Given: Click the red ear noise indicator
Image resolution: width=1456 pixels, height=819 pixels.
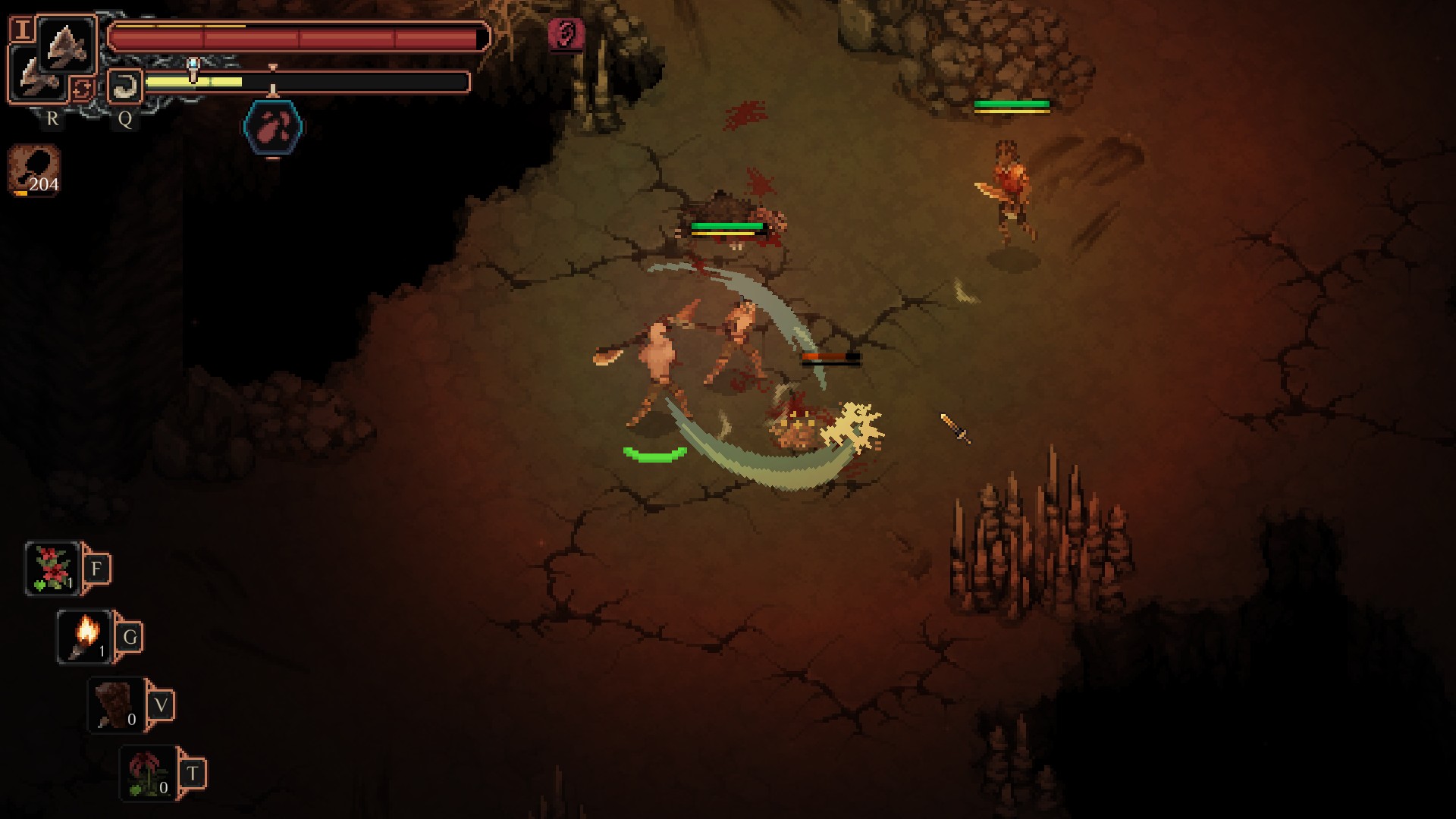Looking at the screenshot, I should [x=566, y=34].
